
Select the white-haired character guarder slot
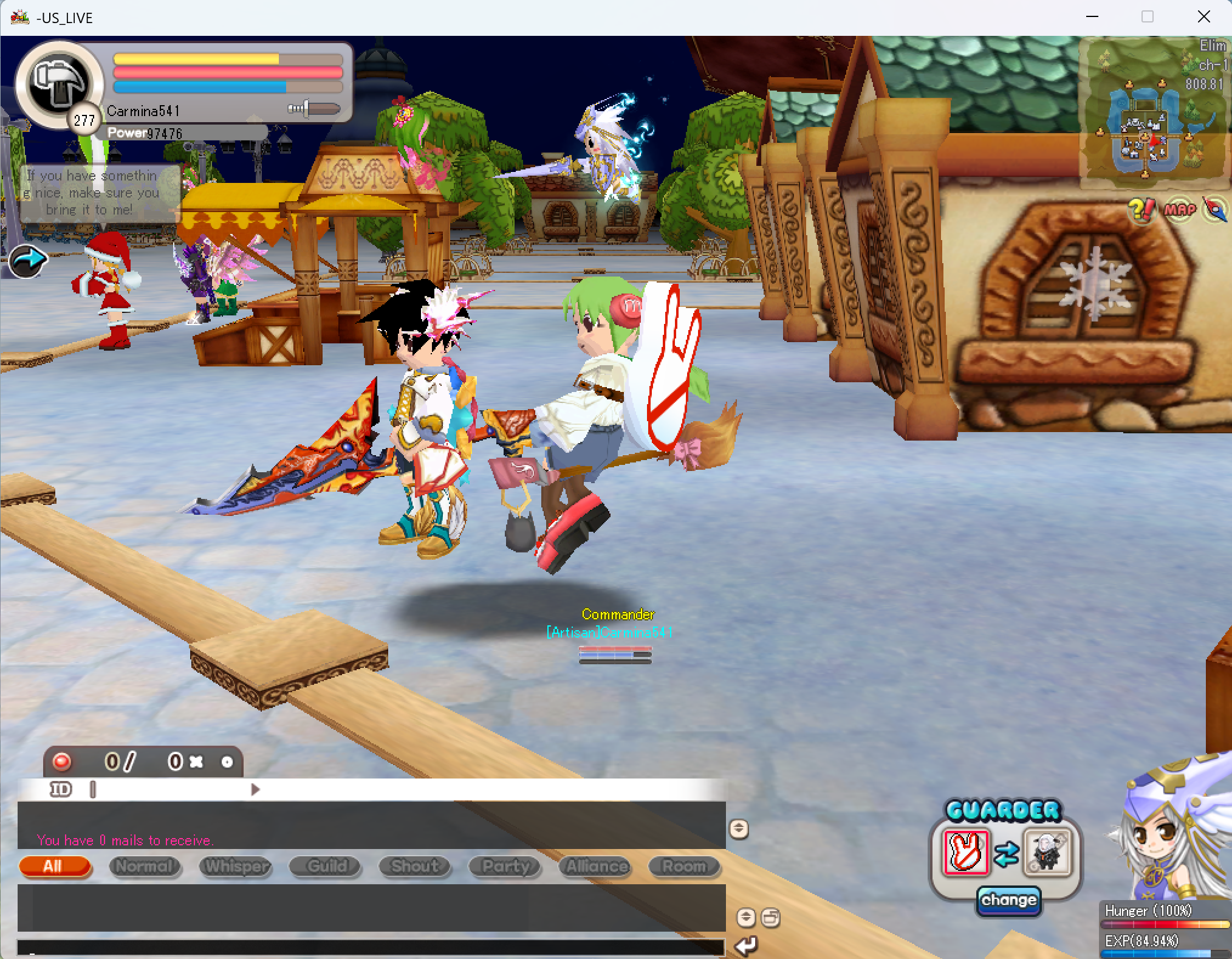point(1047,852)
